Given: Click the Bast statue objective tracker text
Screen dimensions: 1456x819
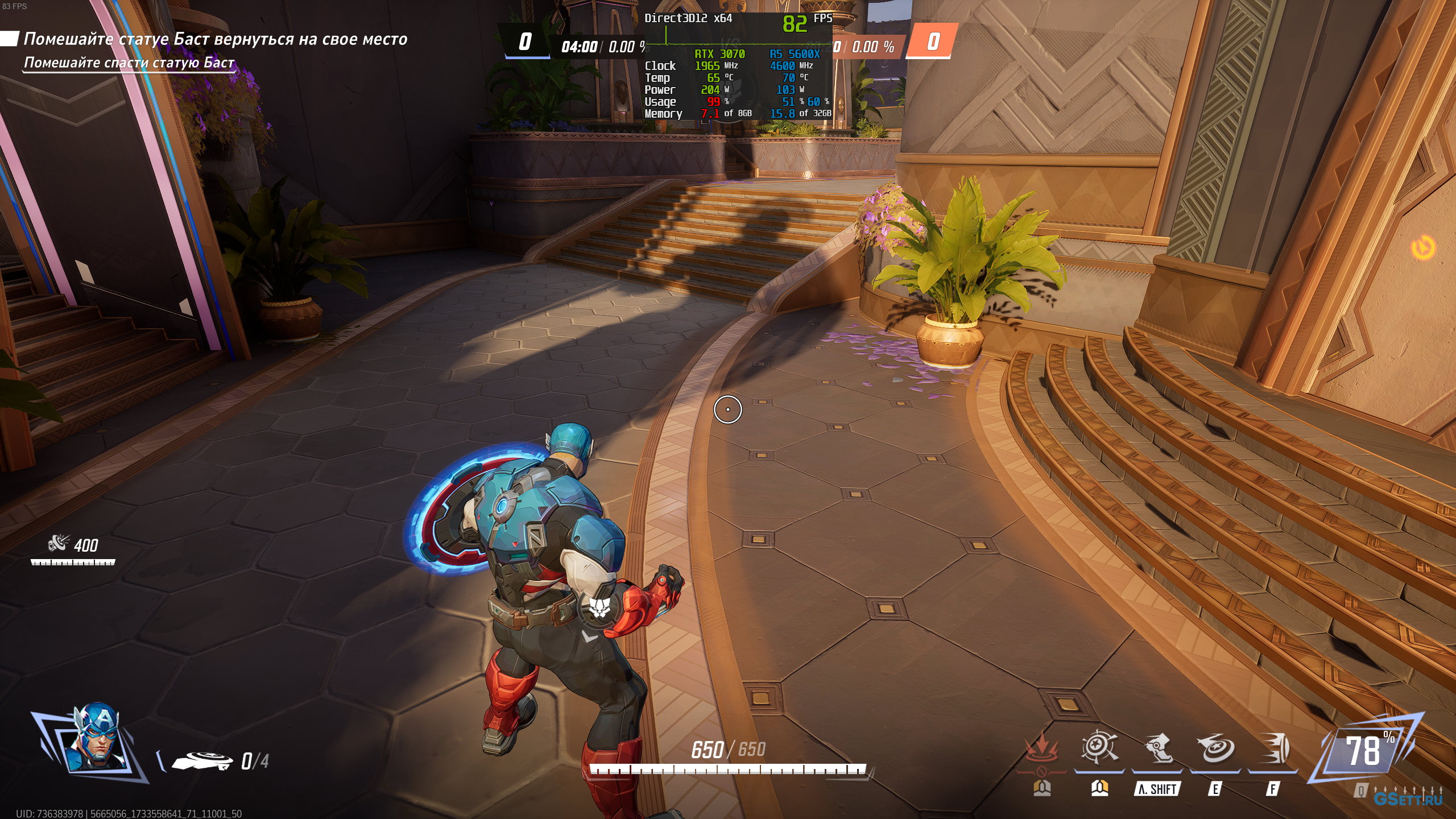Looking at the screenshot, I should coord(215,39).
